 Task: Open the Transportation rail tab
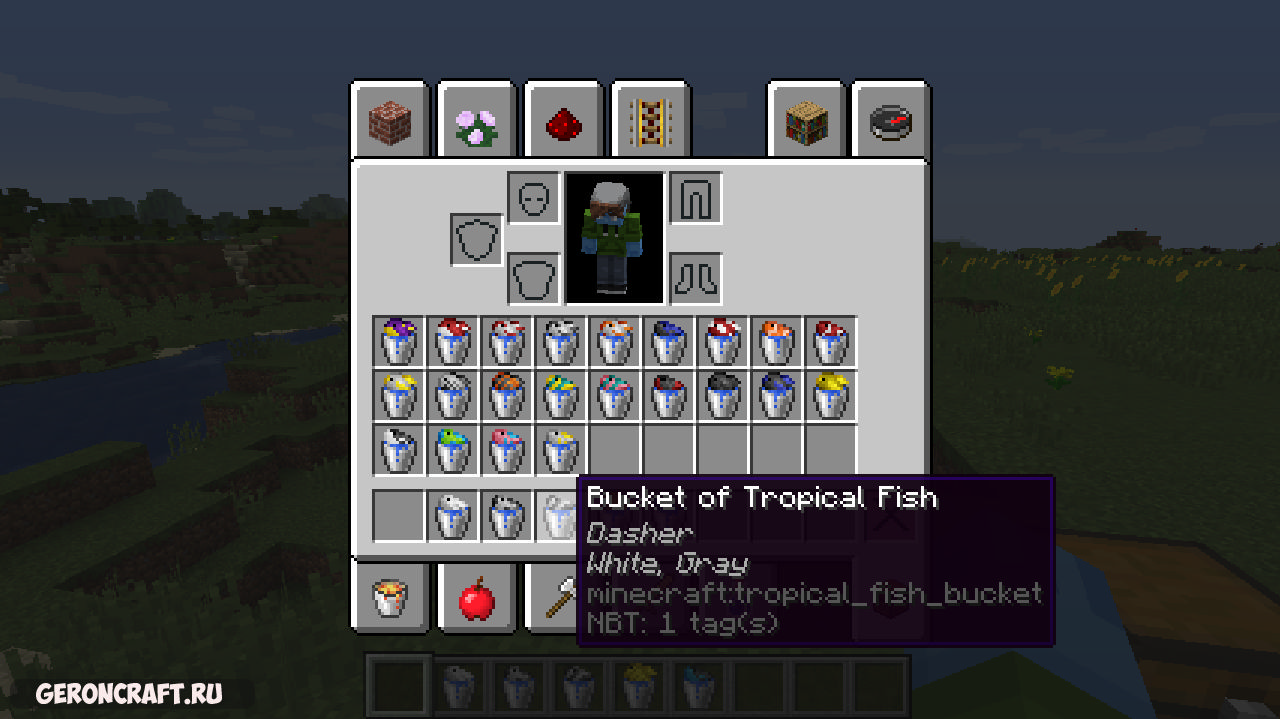pos(650,122)
